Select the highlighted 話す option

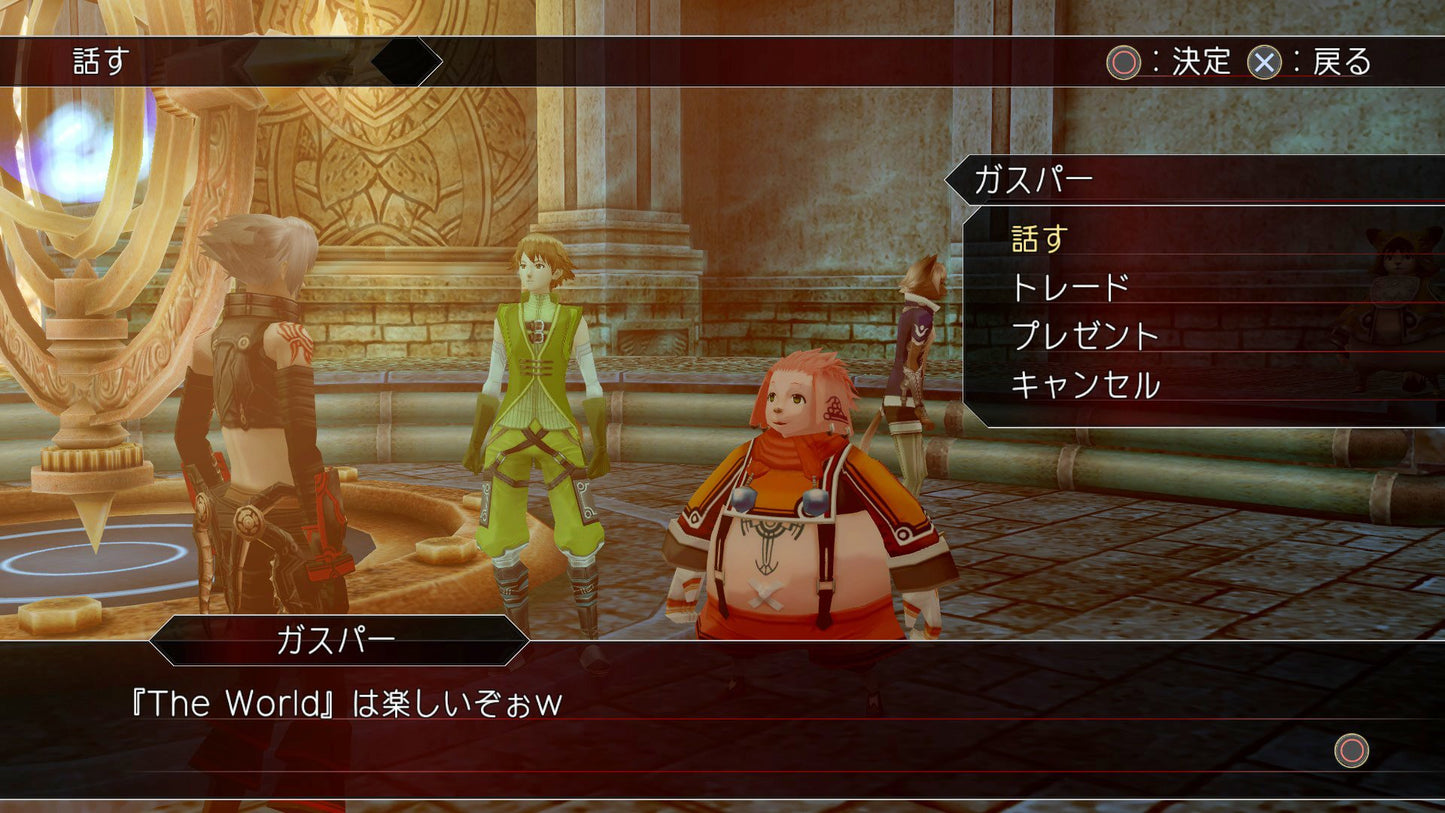[x=1039, y=239]
